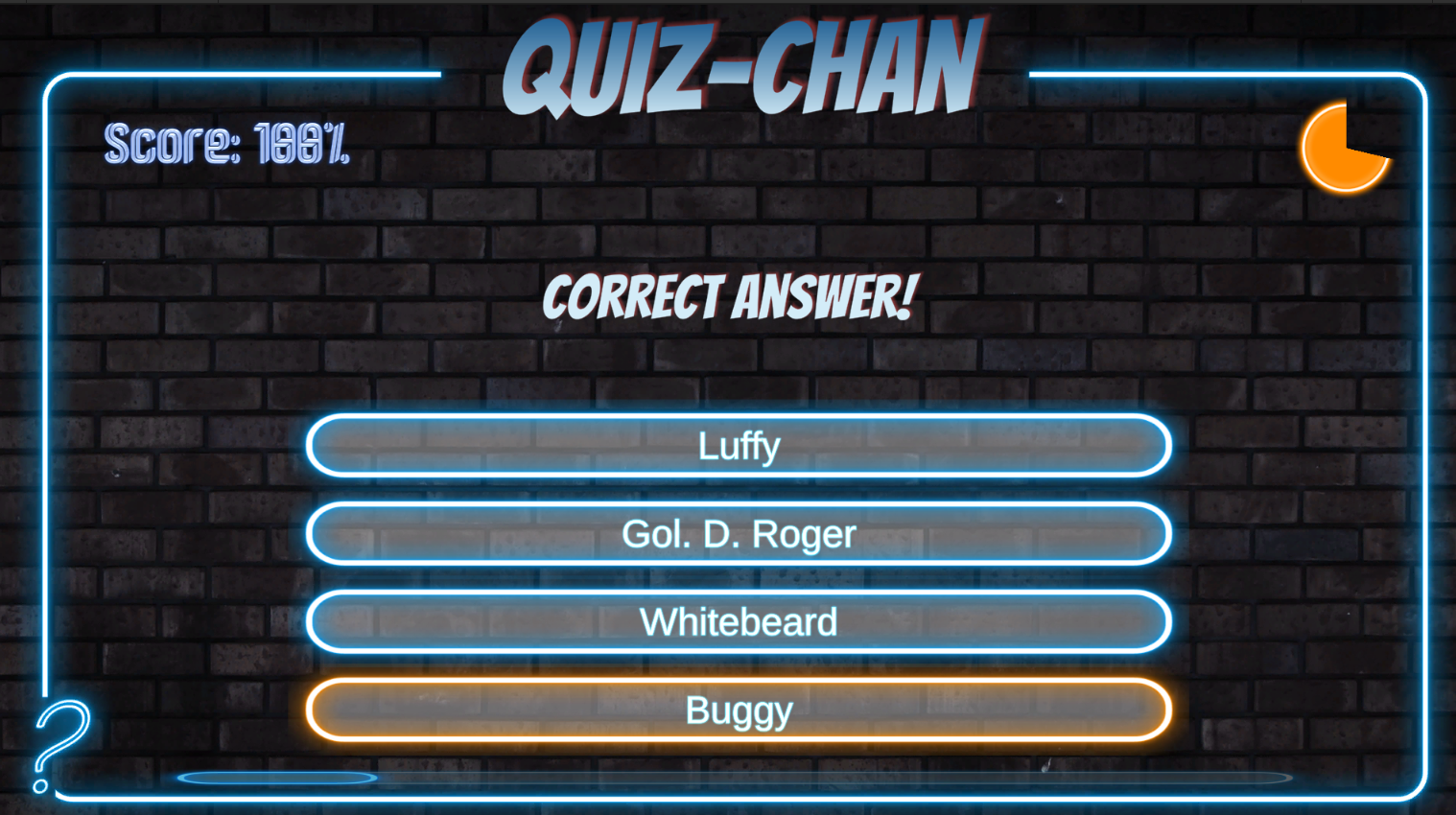1456x815 pixels.
Task: Select the Luffy answer option
Action: 737,445
